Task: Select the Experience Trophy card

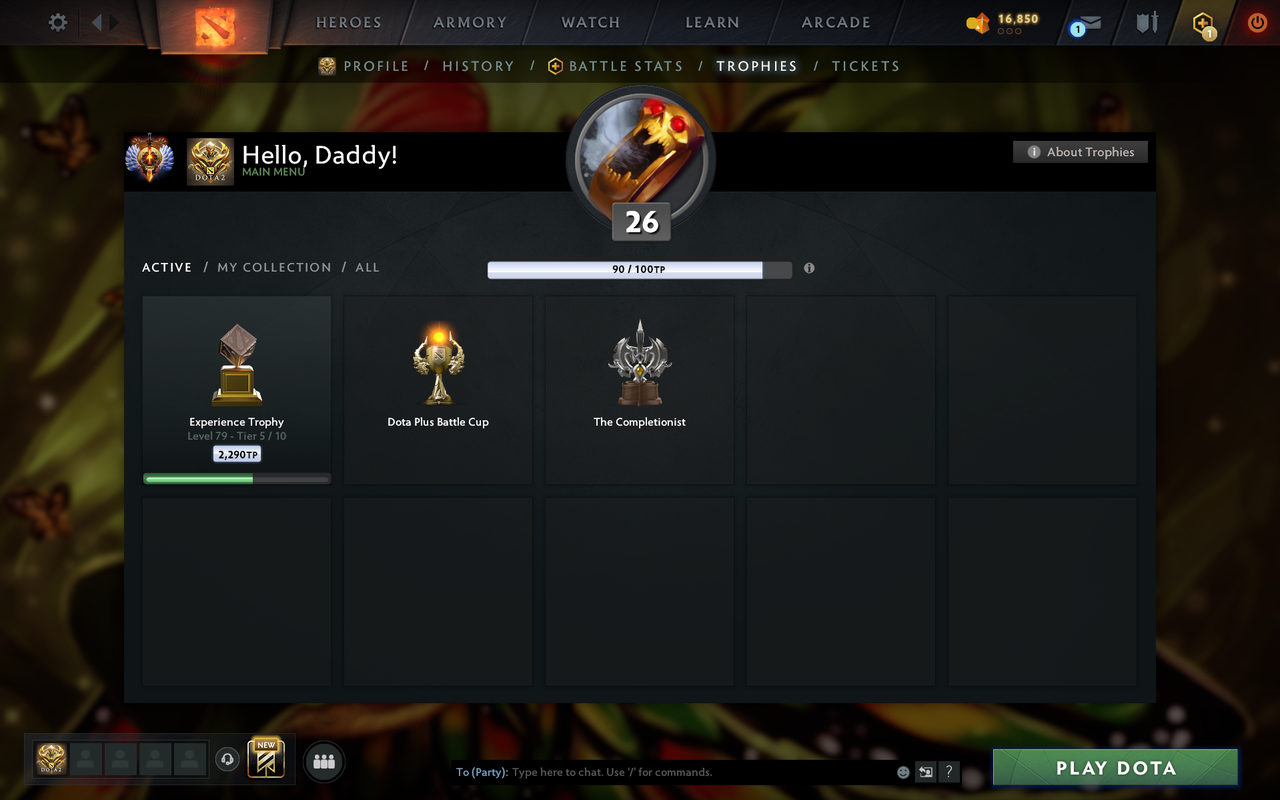Action: click(x=236, y=388)
